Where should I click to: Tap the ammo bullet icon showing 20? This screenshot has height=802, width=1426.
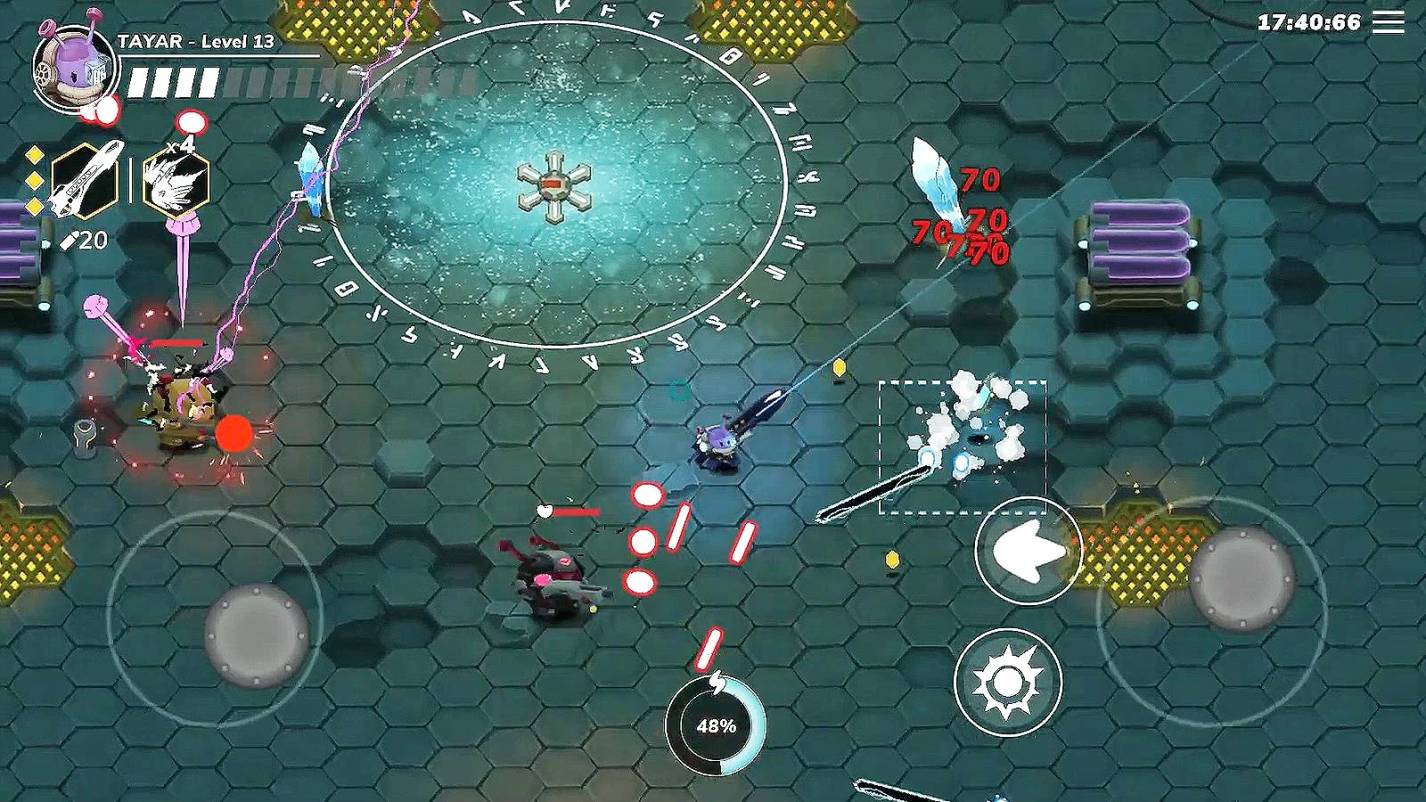(85, 238)
